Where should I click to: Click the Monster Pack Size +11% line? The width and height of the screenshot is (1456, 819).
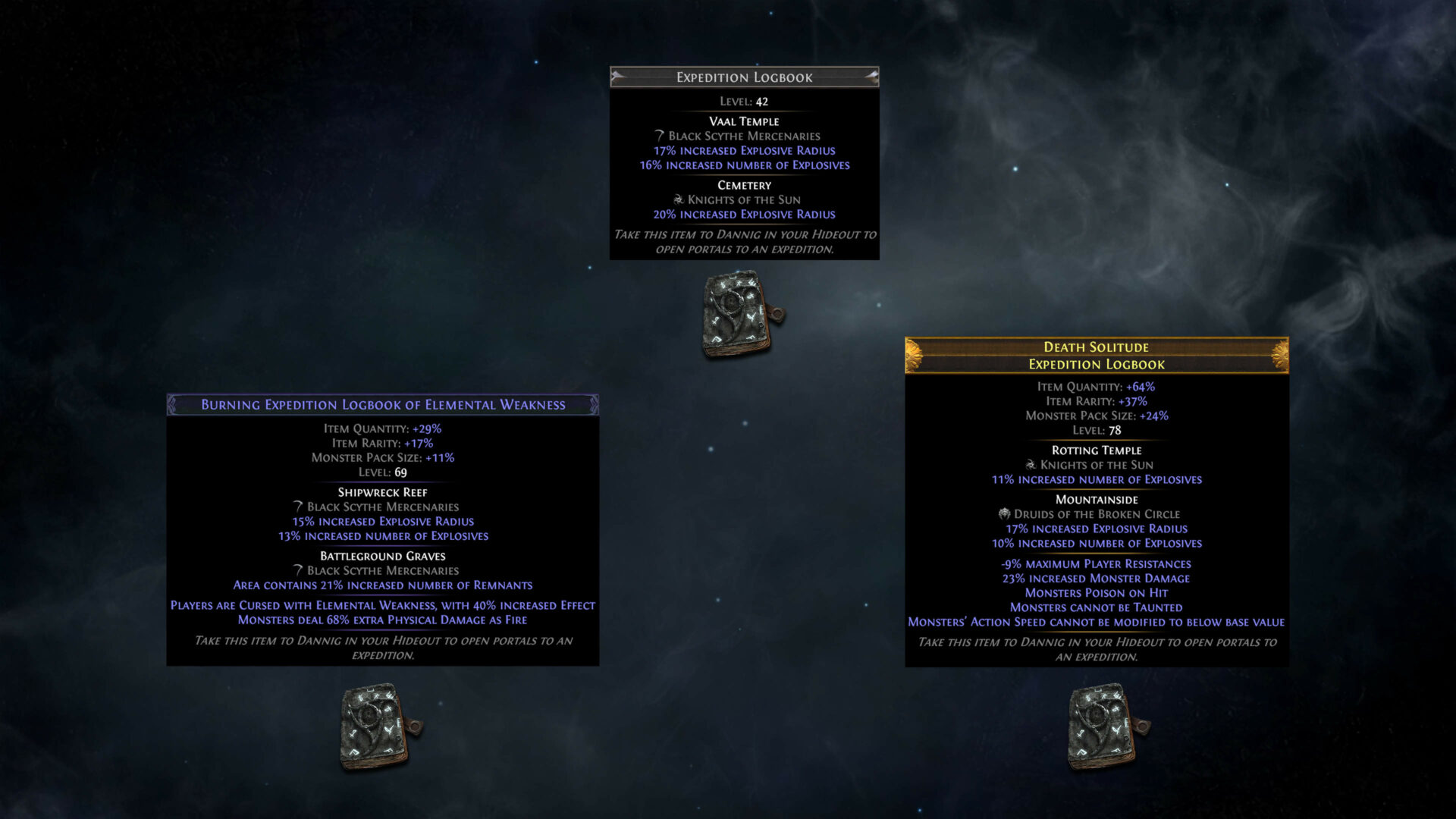383,457
